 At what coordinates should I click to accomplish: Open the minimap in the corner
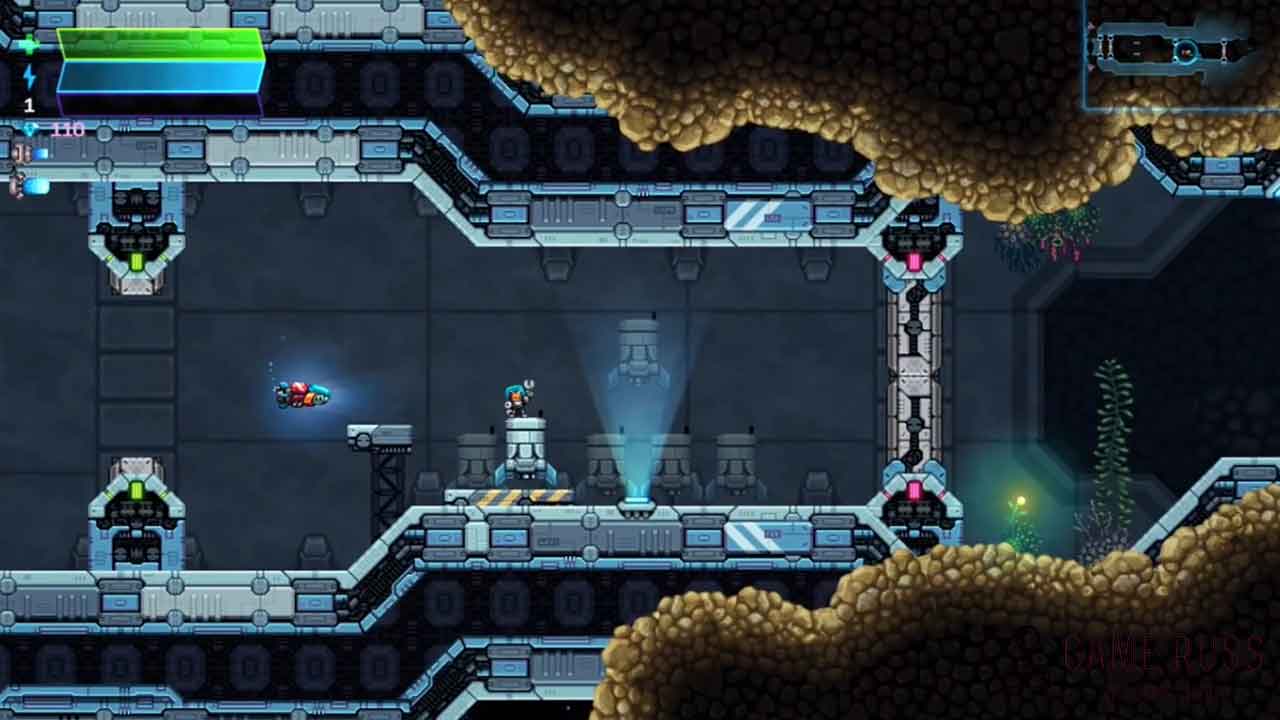(1181, 54)
